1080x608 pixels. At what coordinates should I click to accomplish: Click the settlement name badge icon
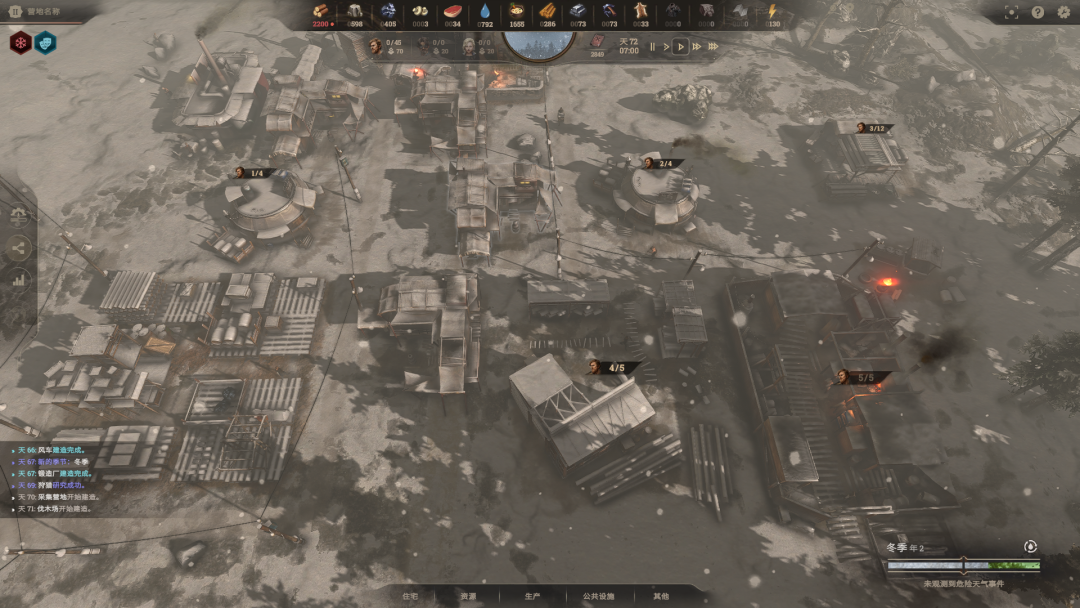pos(15,13)
